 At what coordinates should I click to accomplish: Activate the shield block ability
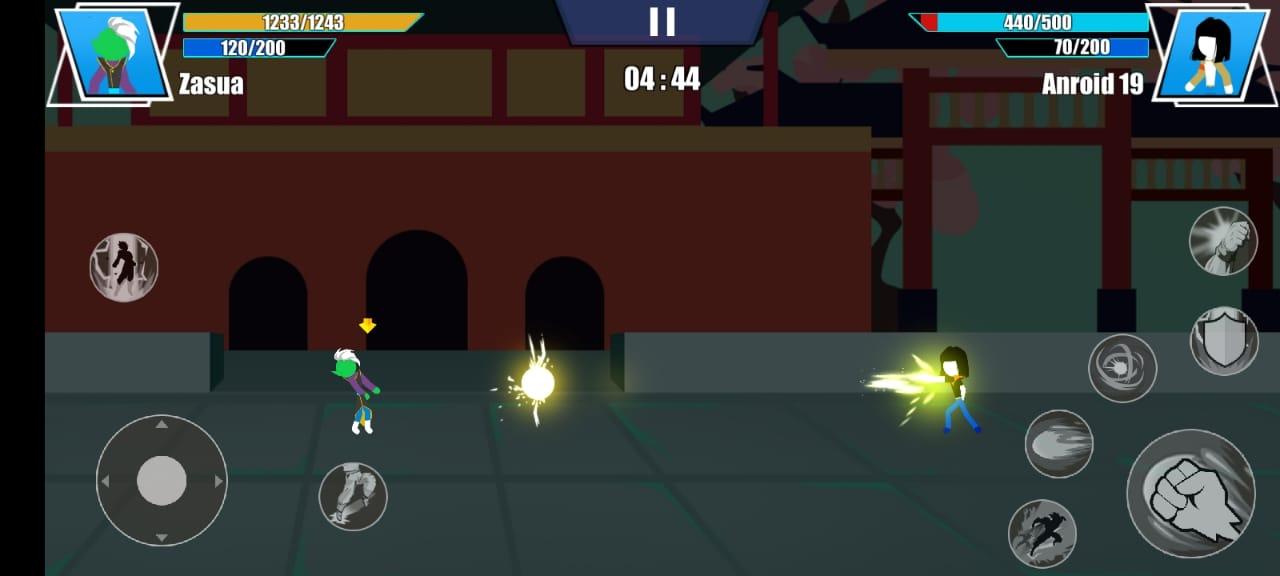pos(1223,341)
